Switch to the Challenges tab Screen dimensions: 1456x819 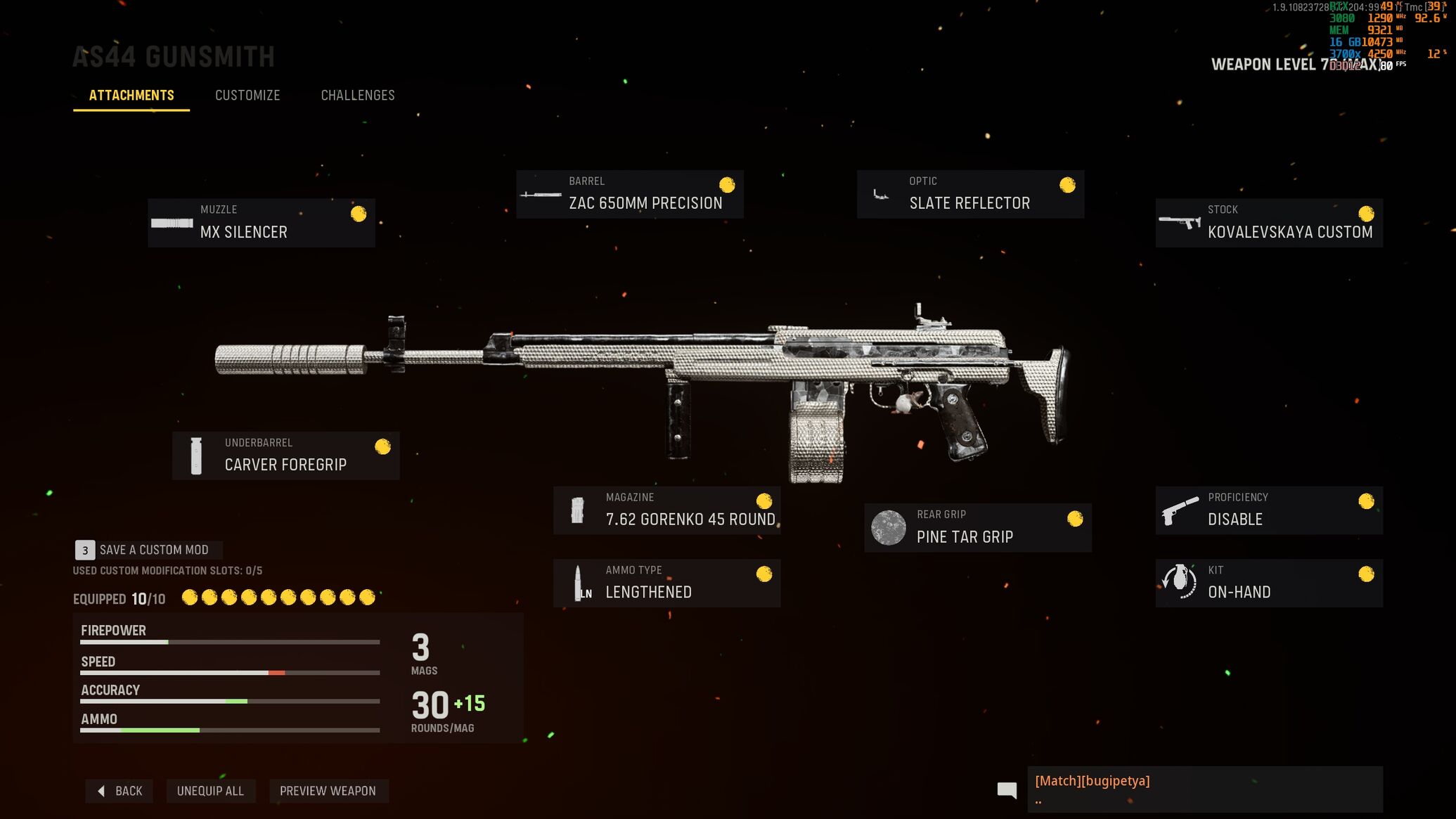358,96
